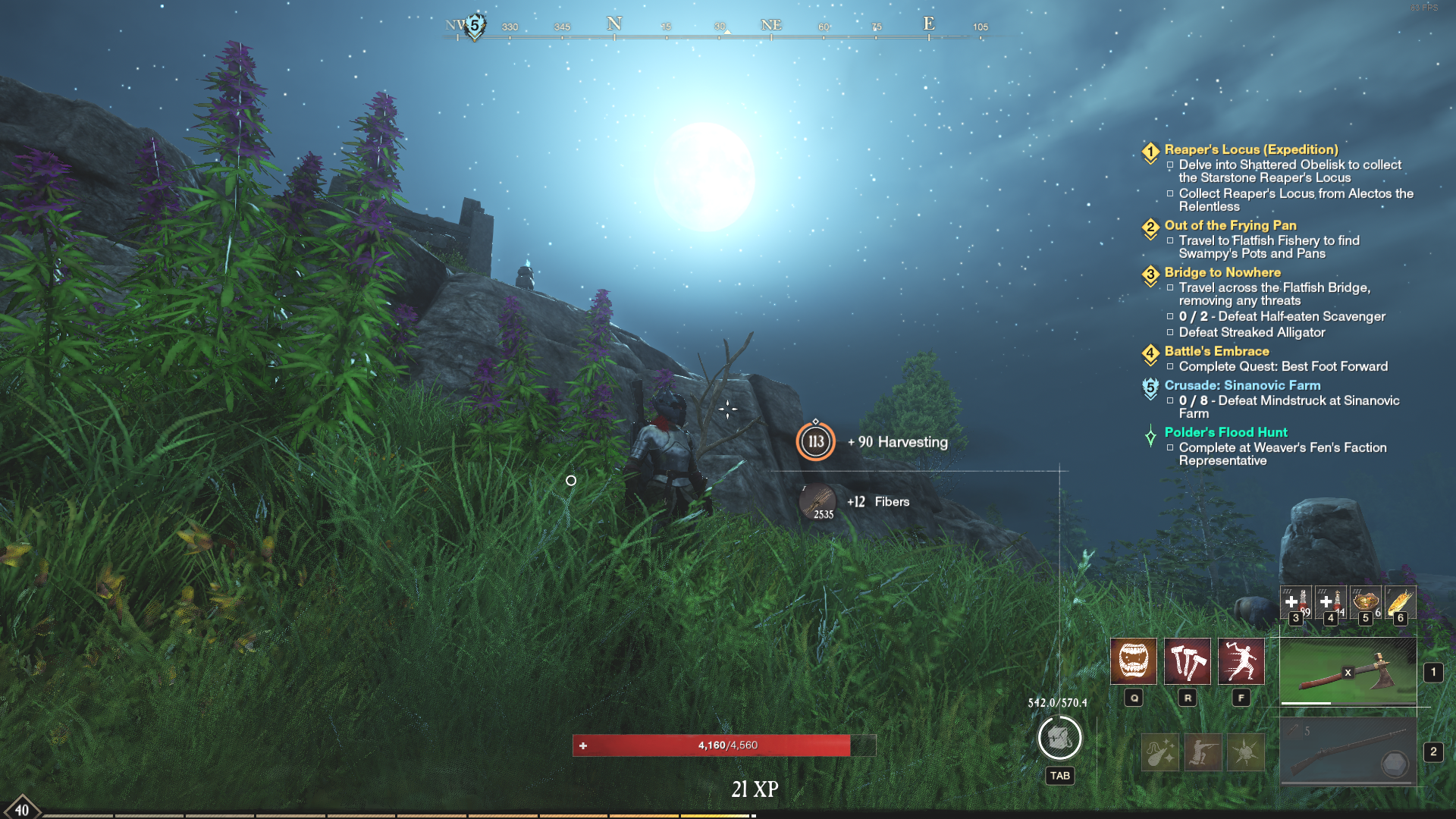Switch to the musket weapon slot
This screenshot has width=1456, height=819.
(1348, 752)
